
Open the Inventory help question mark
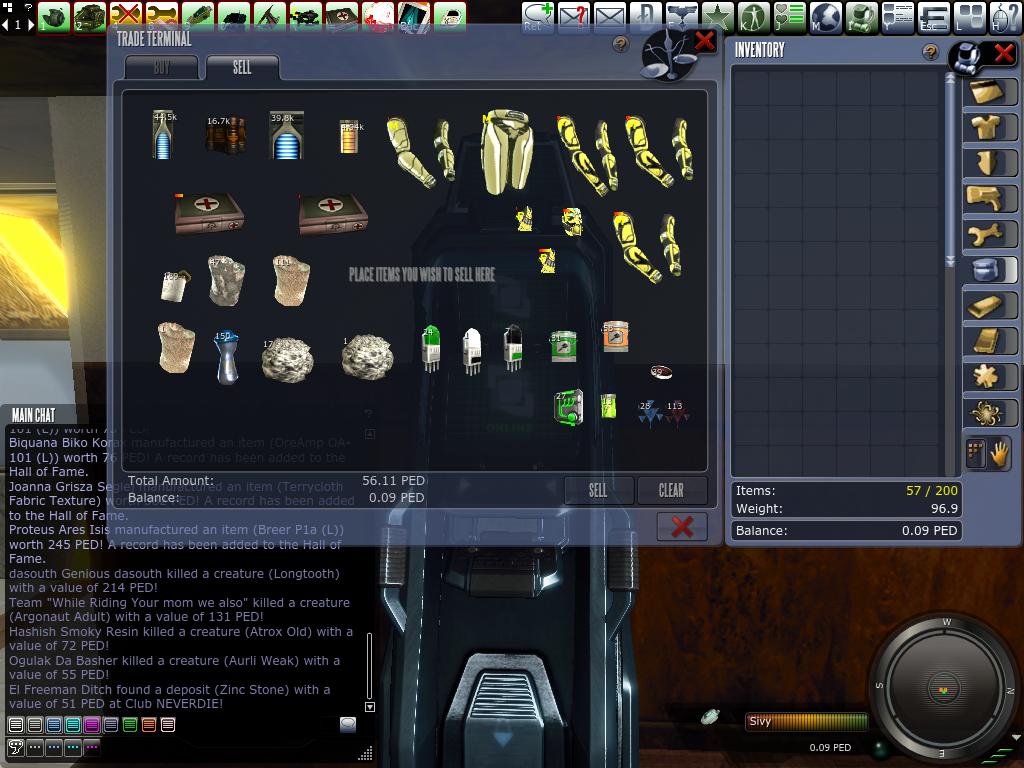(x=931, y=52)
